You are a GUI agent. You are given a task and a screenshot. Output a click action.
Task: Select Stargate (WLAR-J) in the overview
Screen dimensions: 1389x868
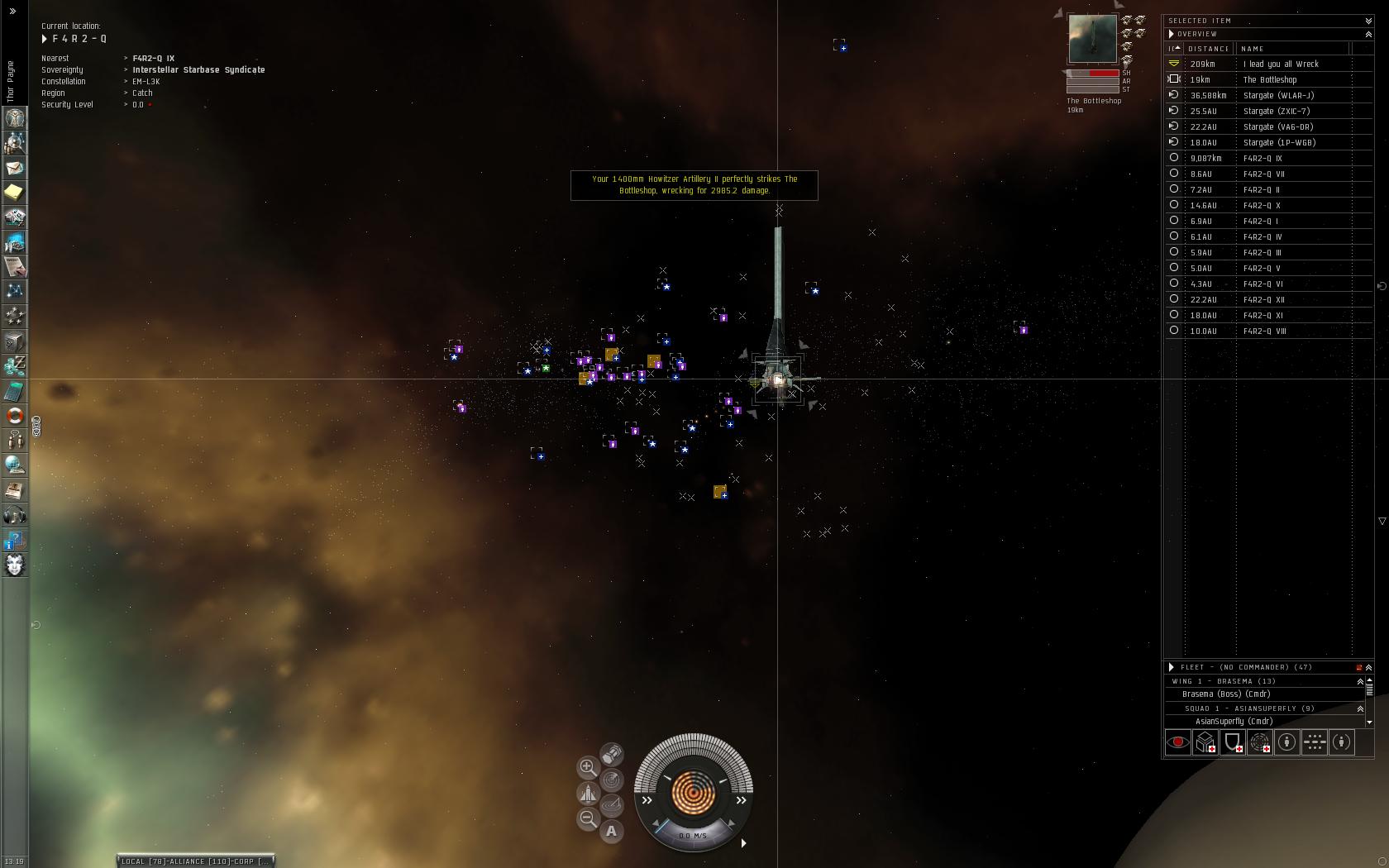[x=1278, y=96]
